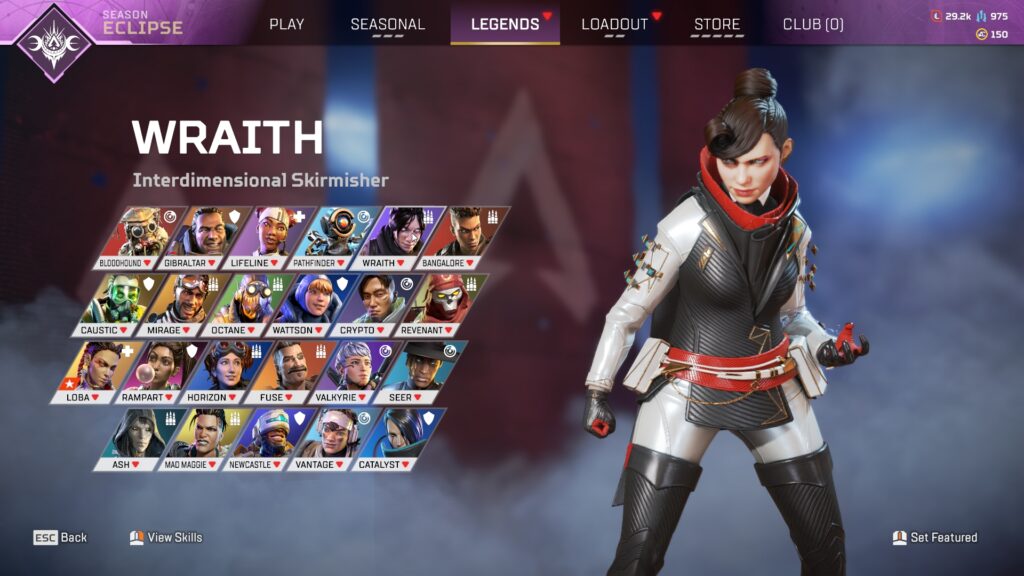The width and height of the screenshot is (1024, 576).
Task: Switch to the Play tab
Action: click(x=286, y=24)
